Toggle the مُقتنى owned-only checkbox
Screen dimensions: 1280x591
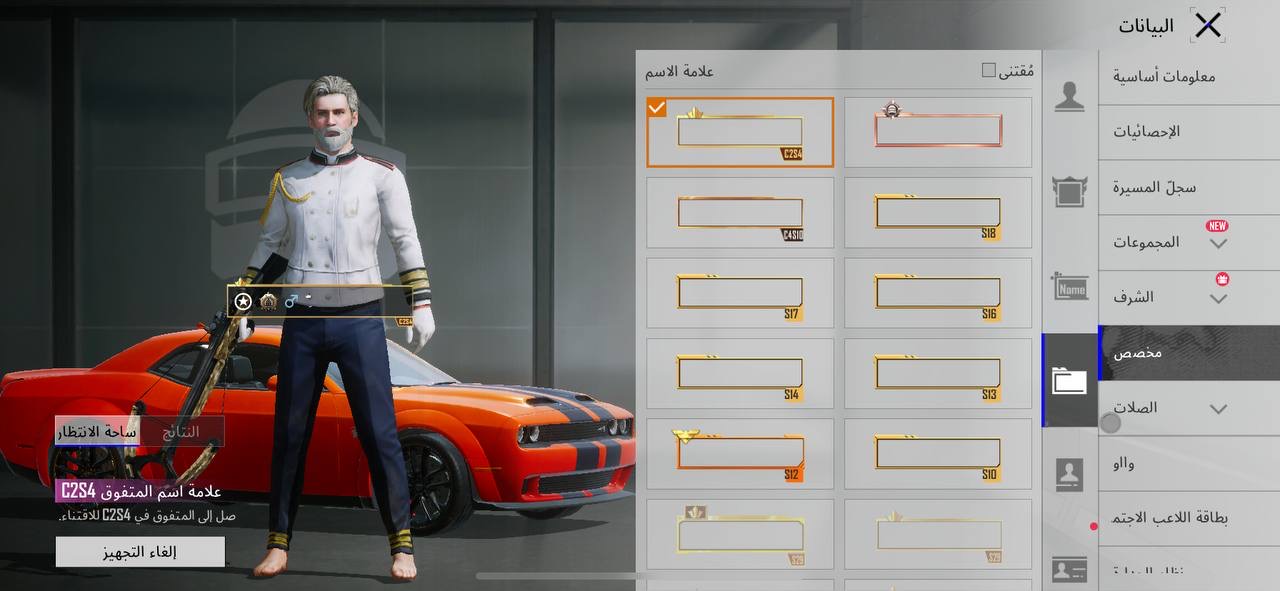click(x=989, y=70)
